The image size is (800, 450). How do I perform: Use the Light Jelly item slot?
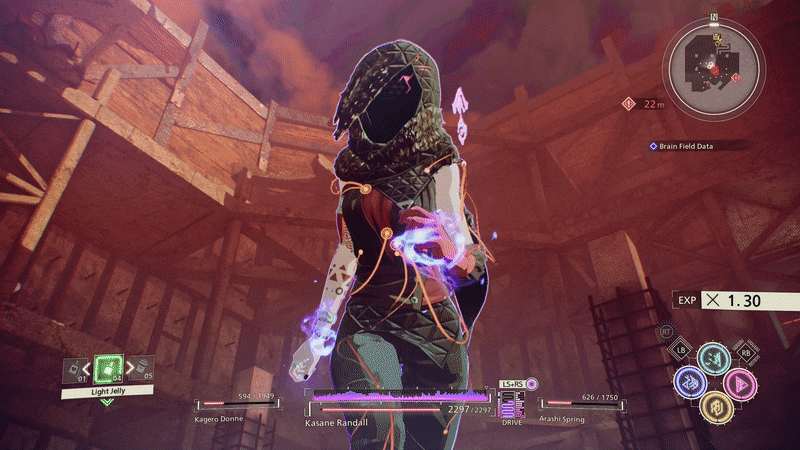[x=107, y=370]
